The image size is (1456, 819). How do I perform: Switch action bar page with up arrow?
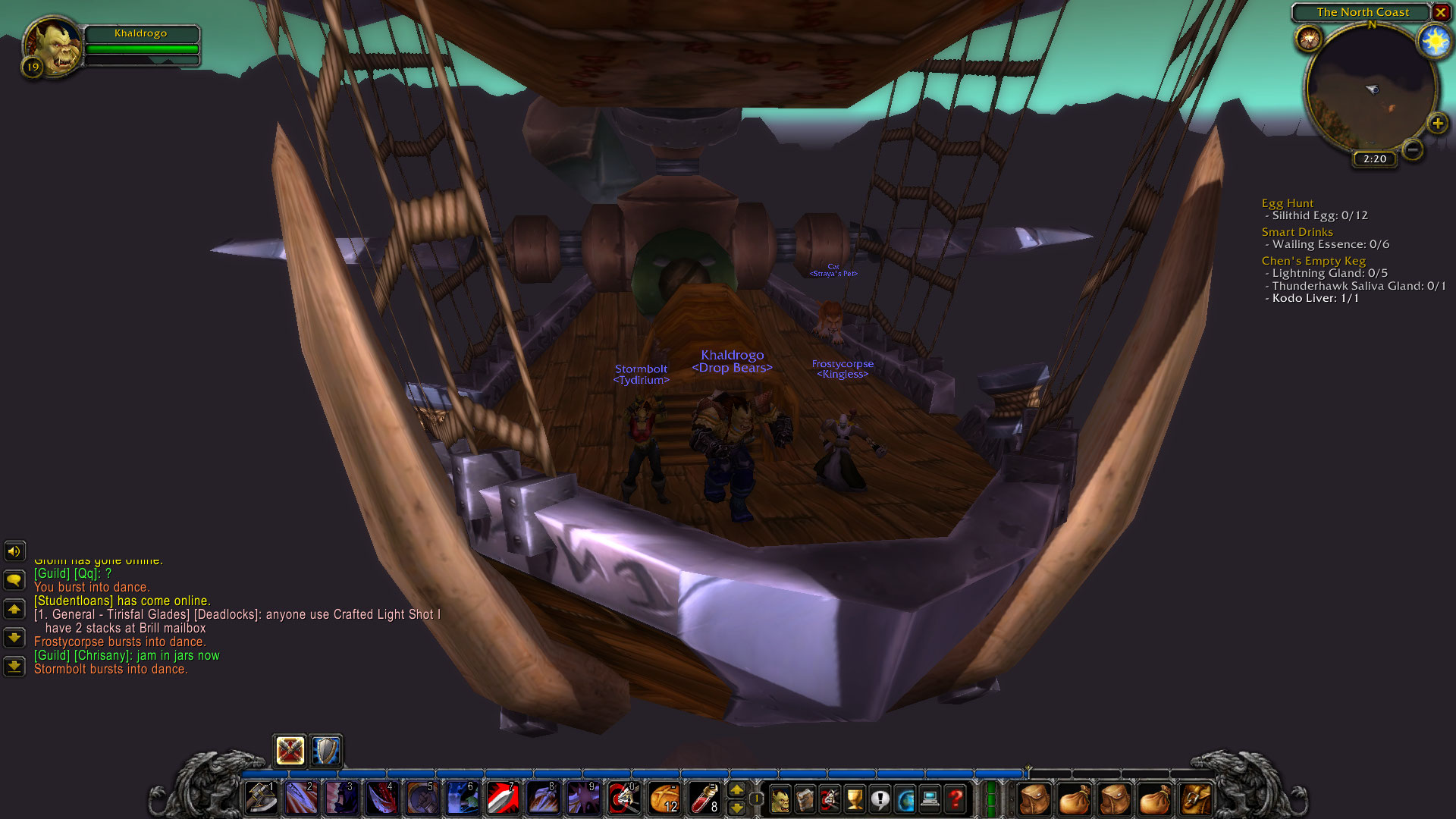click(x=736, y=789)
